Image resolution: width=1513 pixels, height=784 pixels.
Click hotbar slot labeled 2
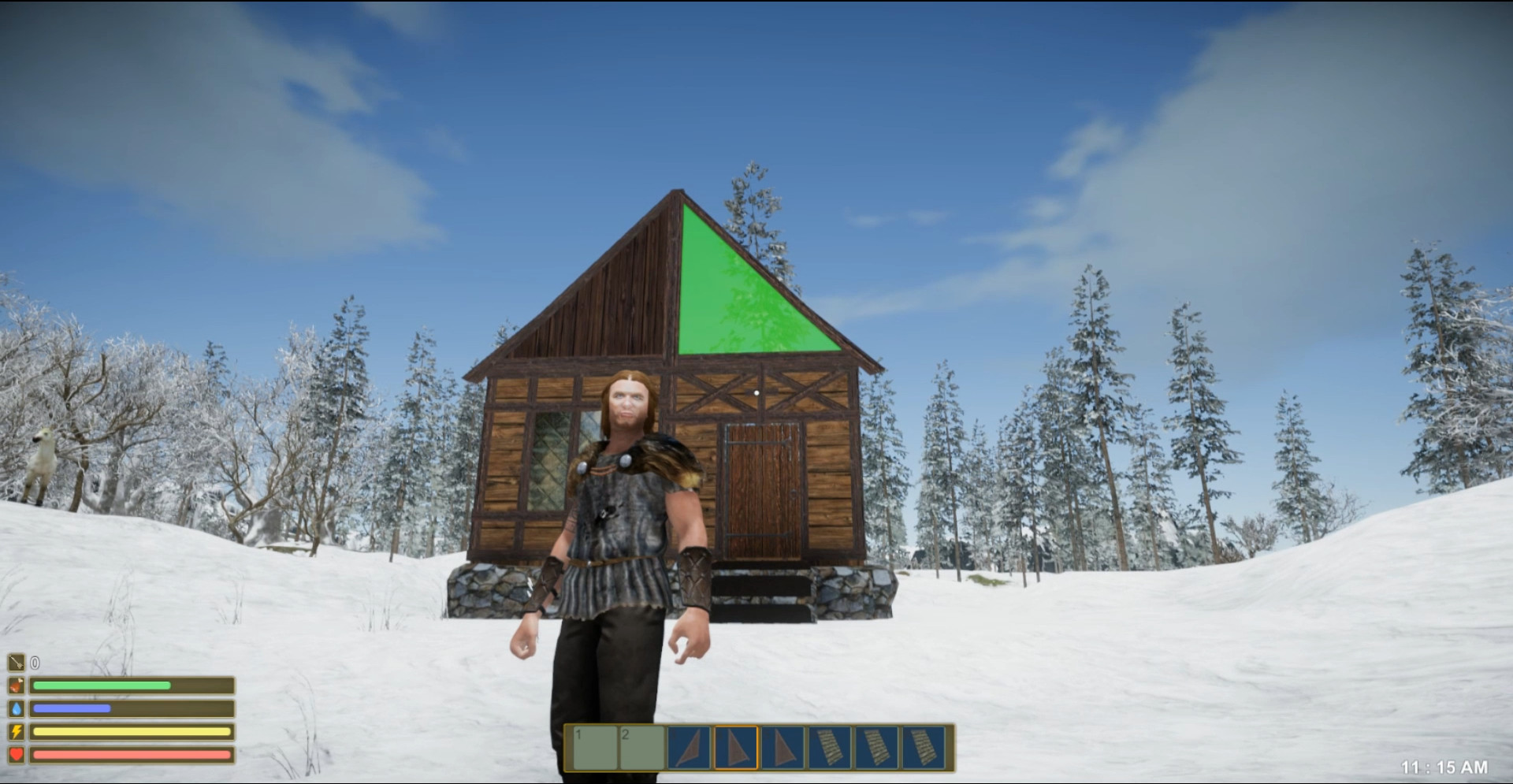point(641,747)
